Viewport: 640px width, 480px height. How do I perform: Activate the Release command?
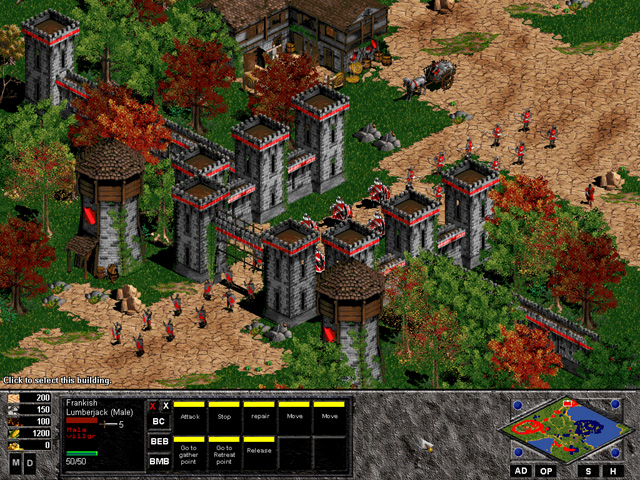260,452
